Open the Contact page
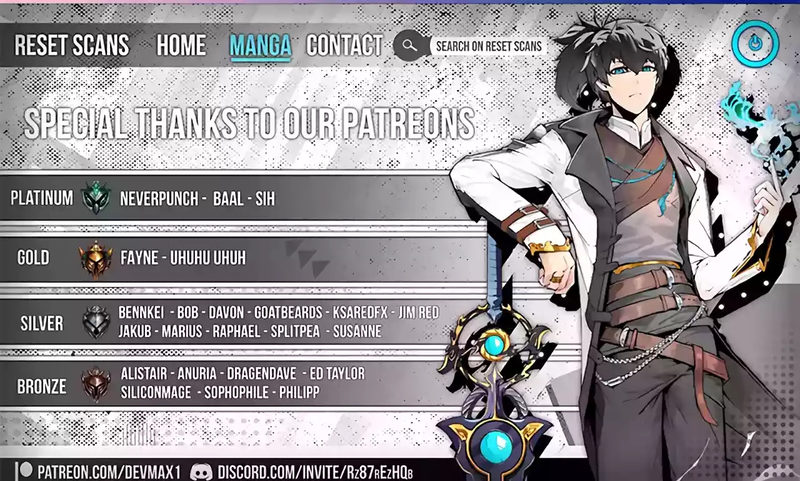The image size is (800, 481). [x=344, y=45]
